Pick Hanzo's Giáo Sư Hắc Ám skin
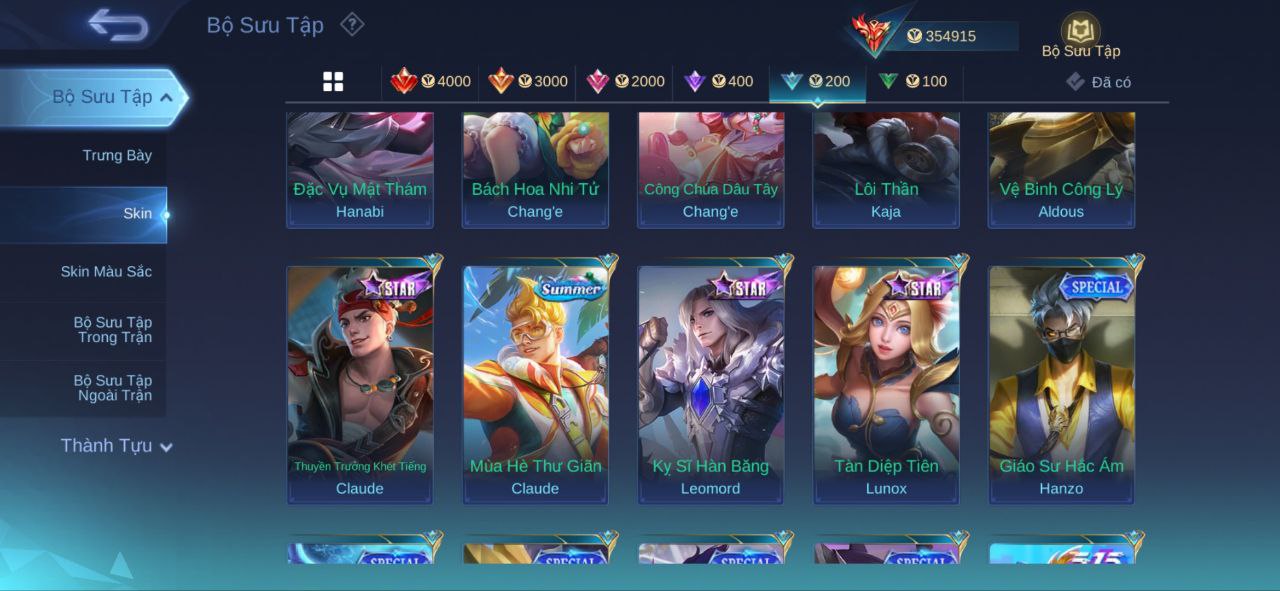This screenshot has width=1280, height=591. [x=1062, y=385]
